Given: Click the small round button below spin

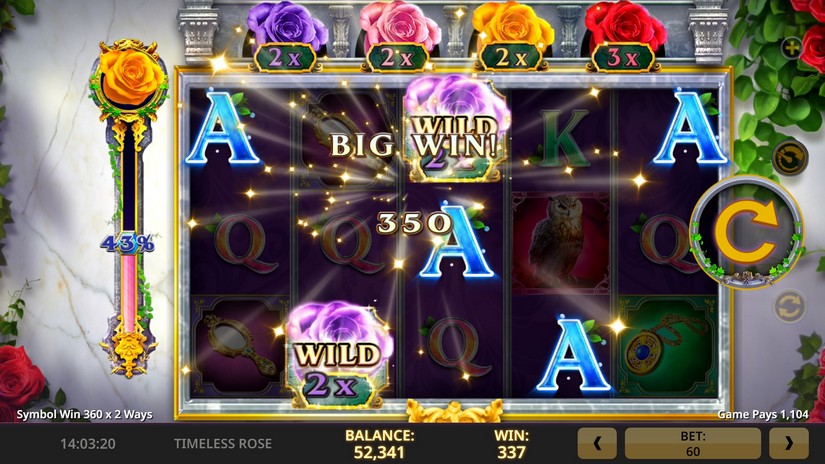Looking at the screenshot, I should click(789, 306).
